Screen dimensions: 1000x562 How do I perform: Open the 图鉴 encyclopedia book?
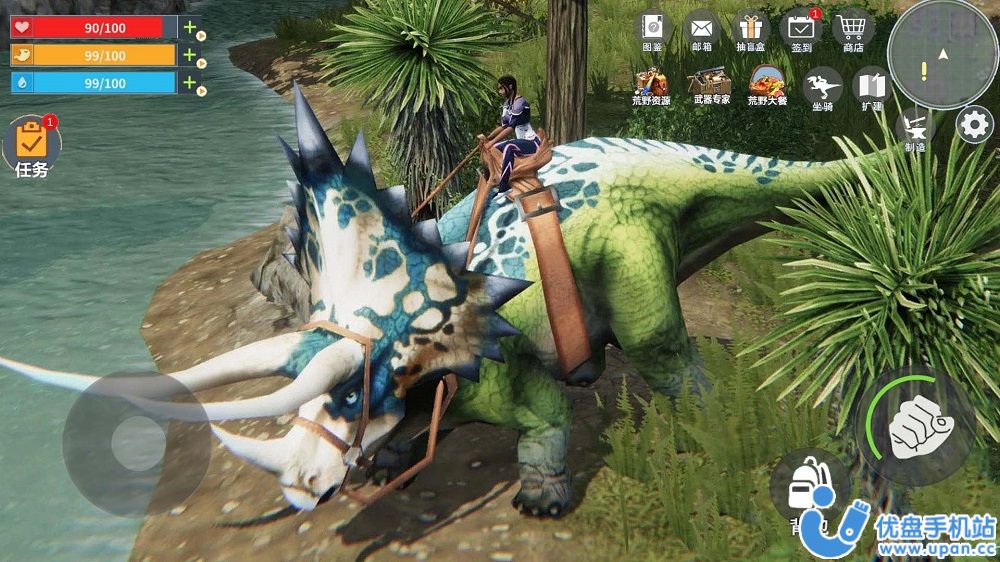click(653, 28)
